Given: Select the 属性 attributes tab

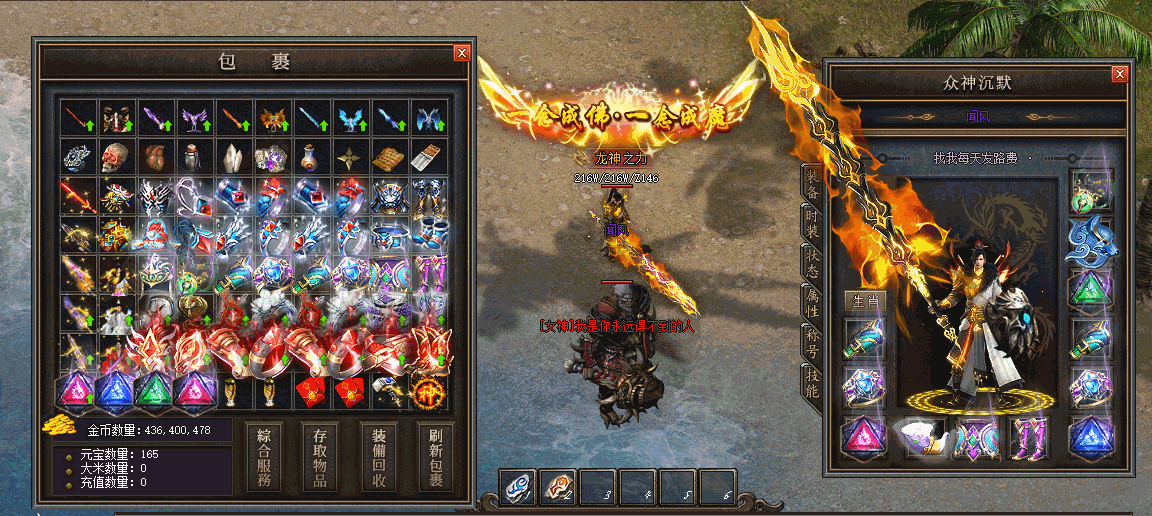Looking at the screenshot, I should coord(812,302).
